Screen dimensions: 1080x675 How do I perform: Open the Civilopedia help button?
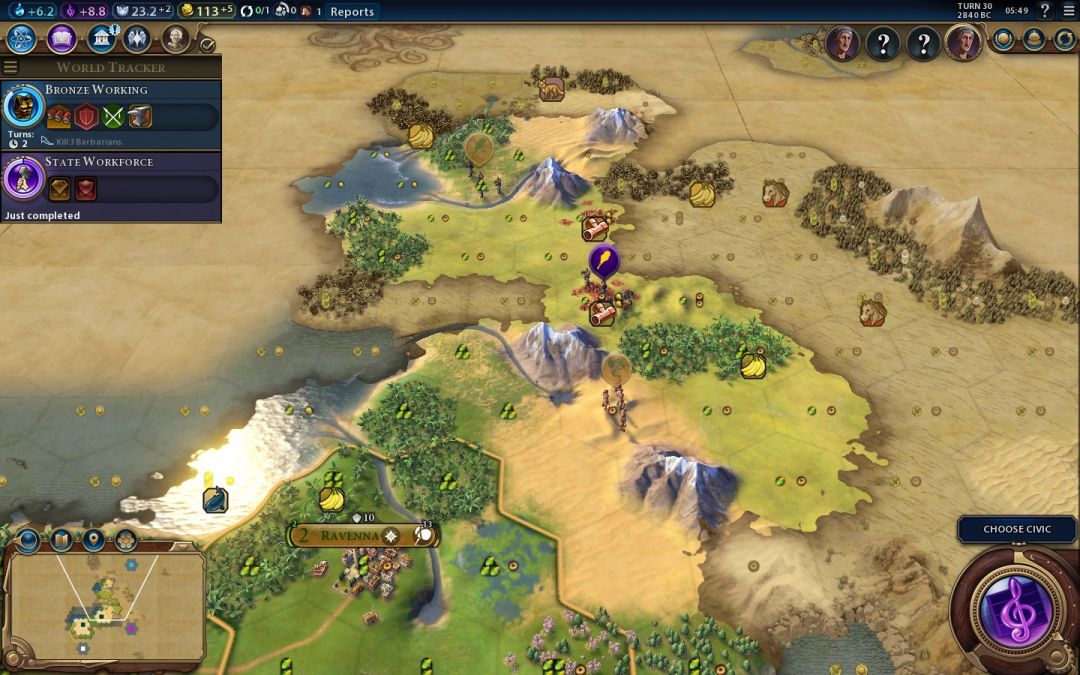1044,12
